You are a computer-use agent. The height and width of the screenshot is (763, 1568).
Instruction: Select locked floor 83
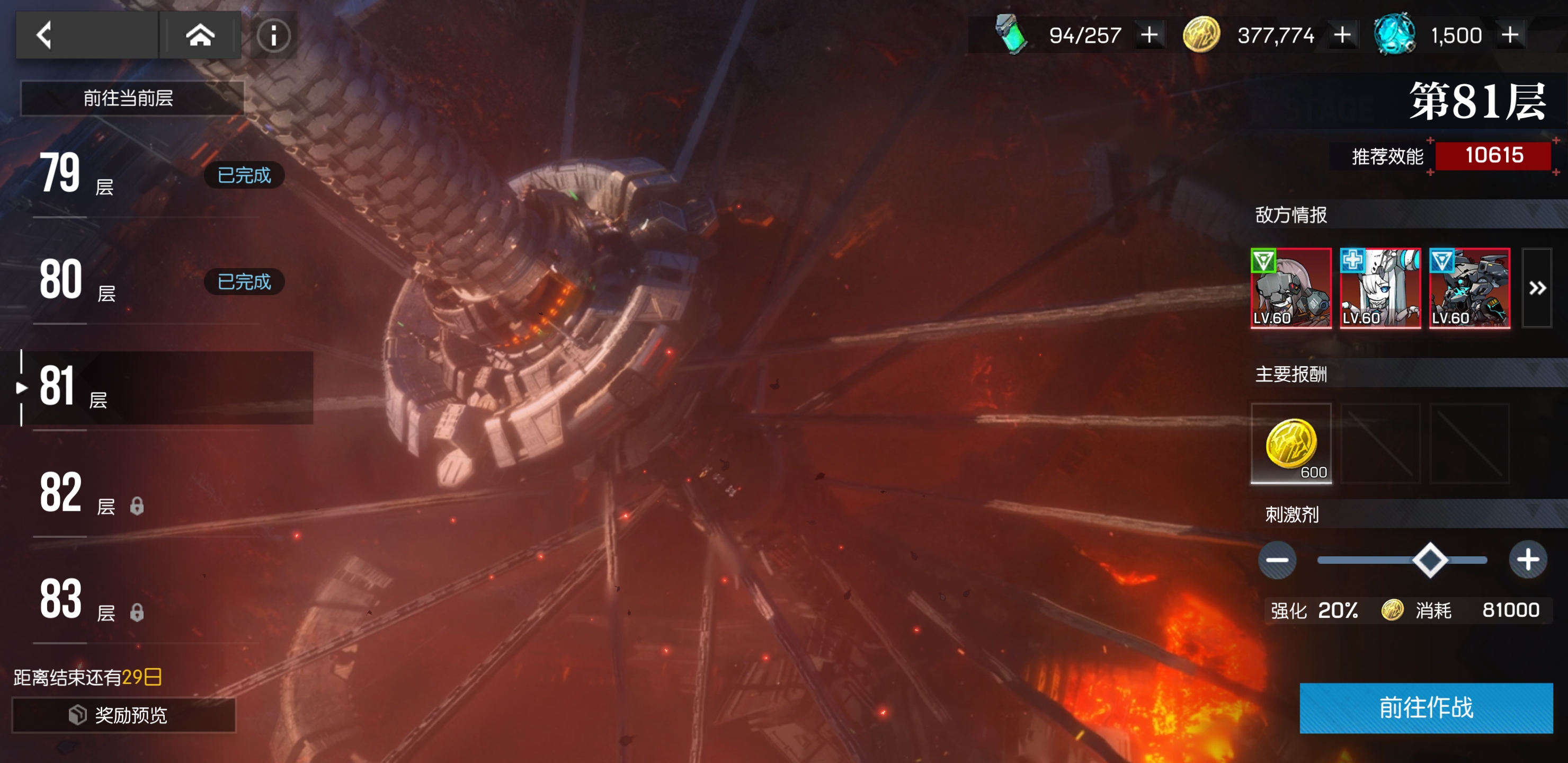tap(146, 600)
